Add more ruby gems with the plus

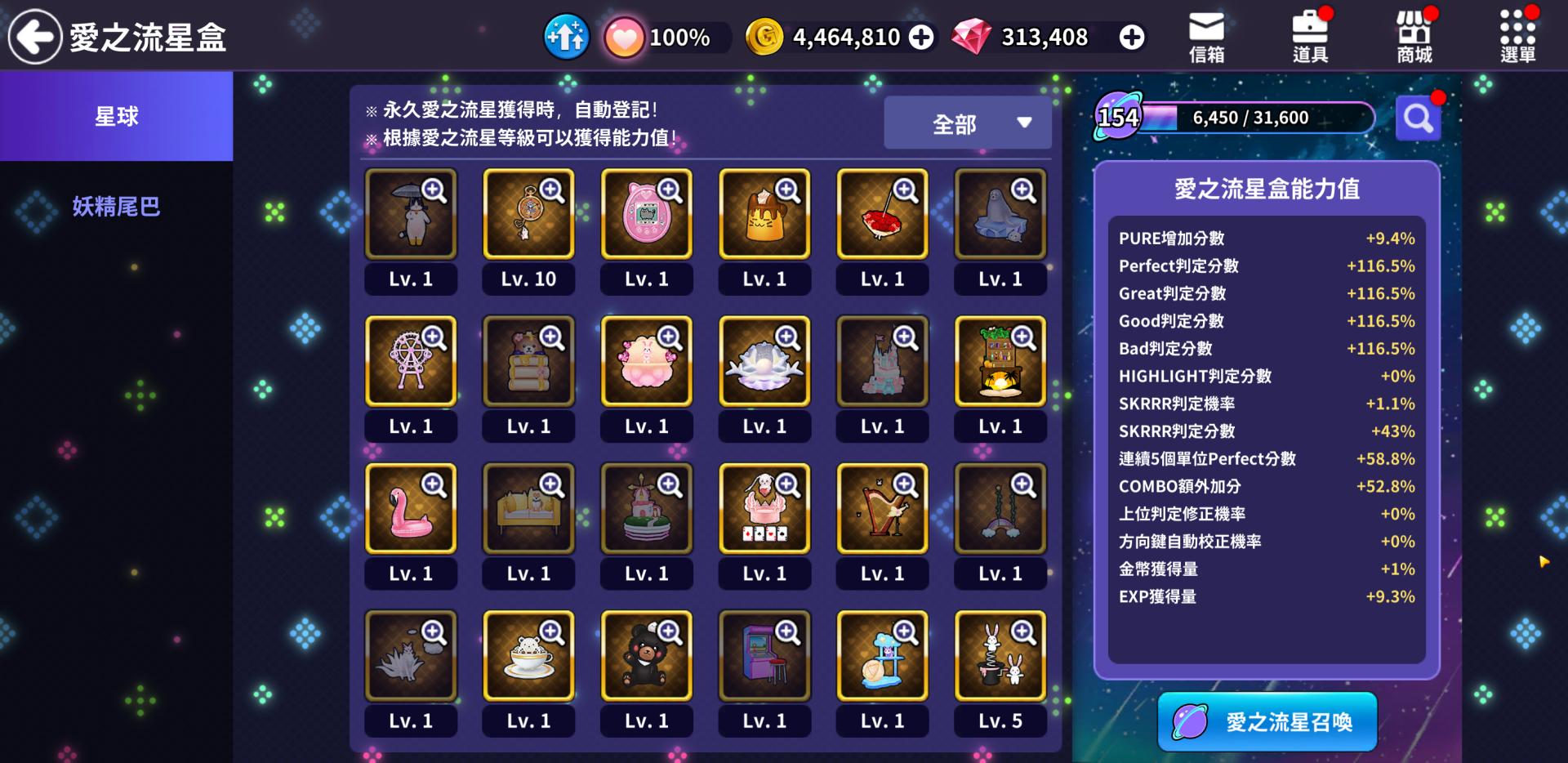point(1131,37)
